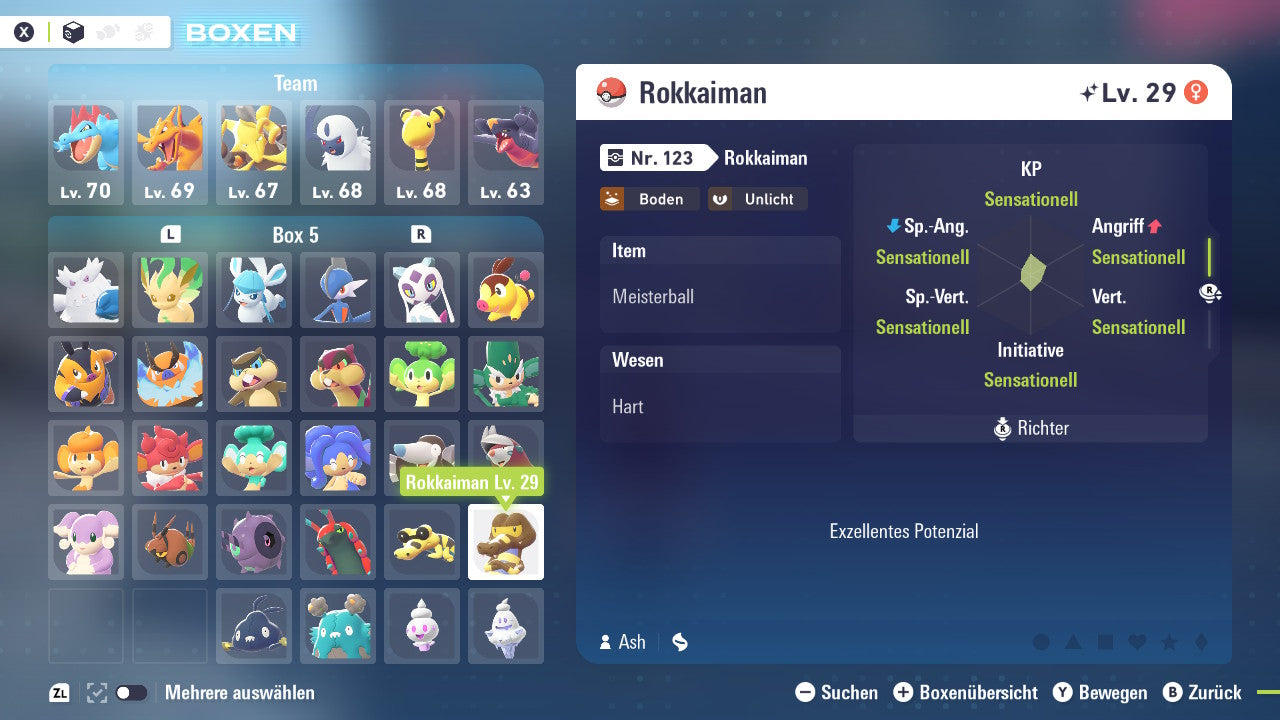Click the plus icon for Boxenübersicht
The width and height of the screenshot is (1280, 720).
(903, 692)
